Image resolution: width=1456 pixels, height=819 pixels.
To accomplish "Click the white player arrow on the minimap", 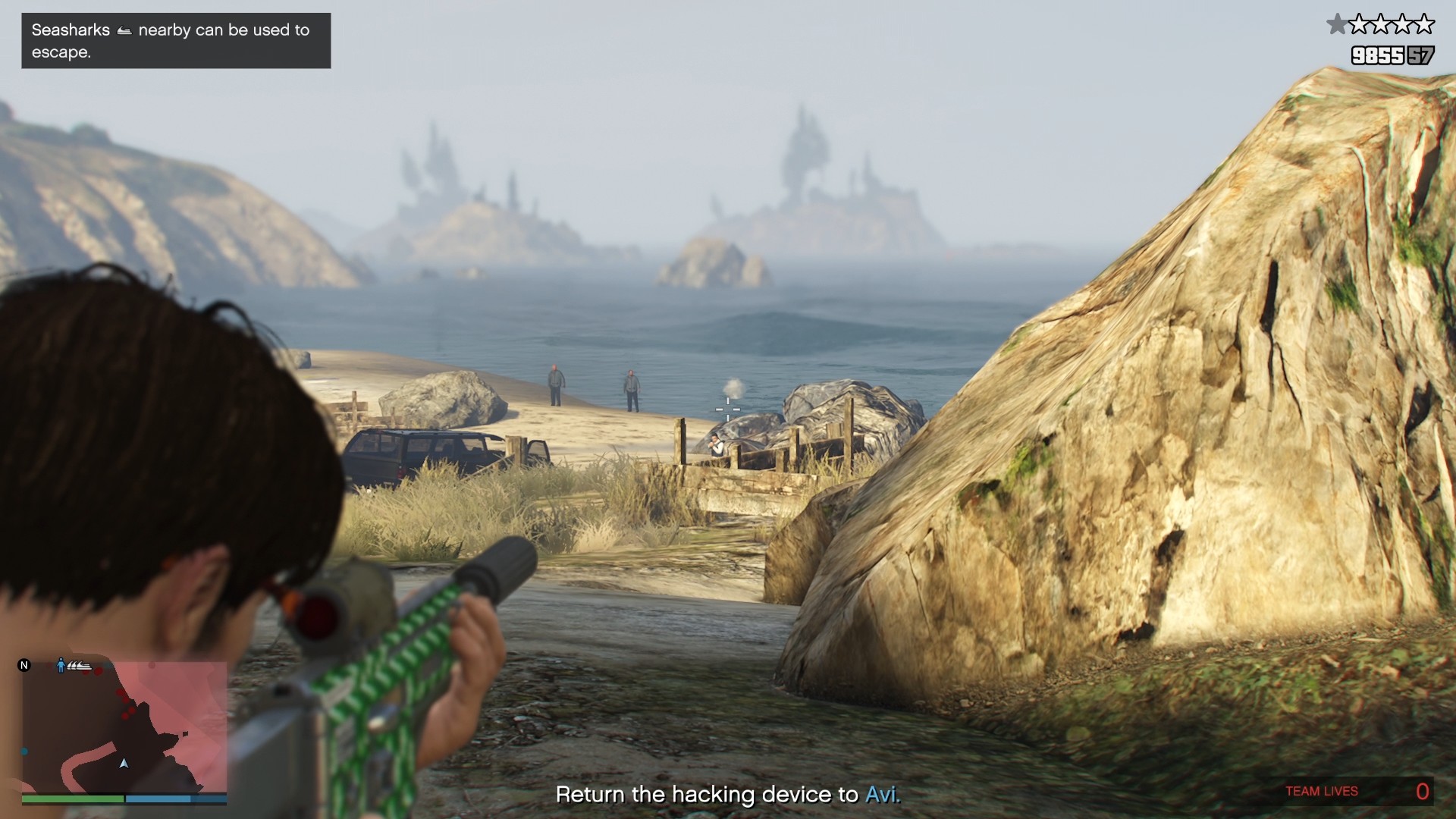I will coord(124,764).
